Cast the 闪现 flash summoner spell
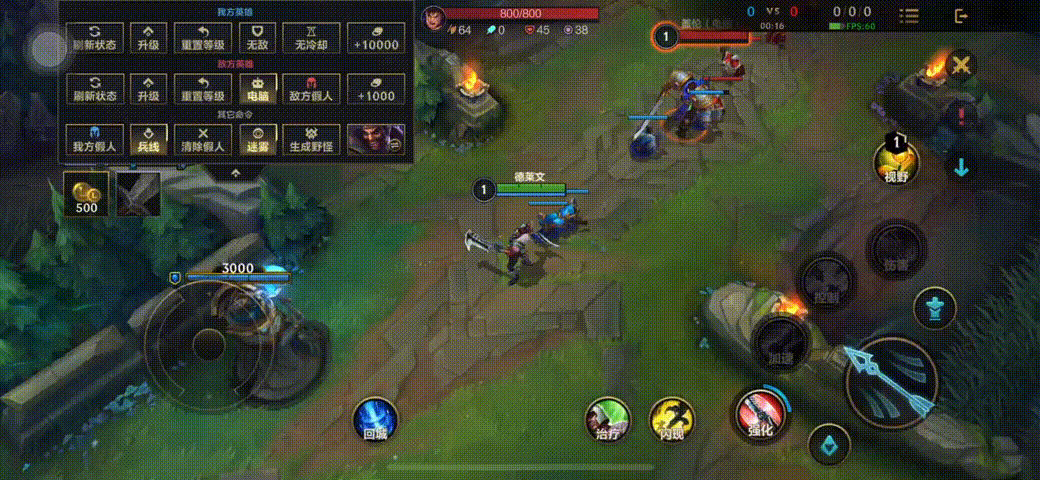 tap(671, 418)
